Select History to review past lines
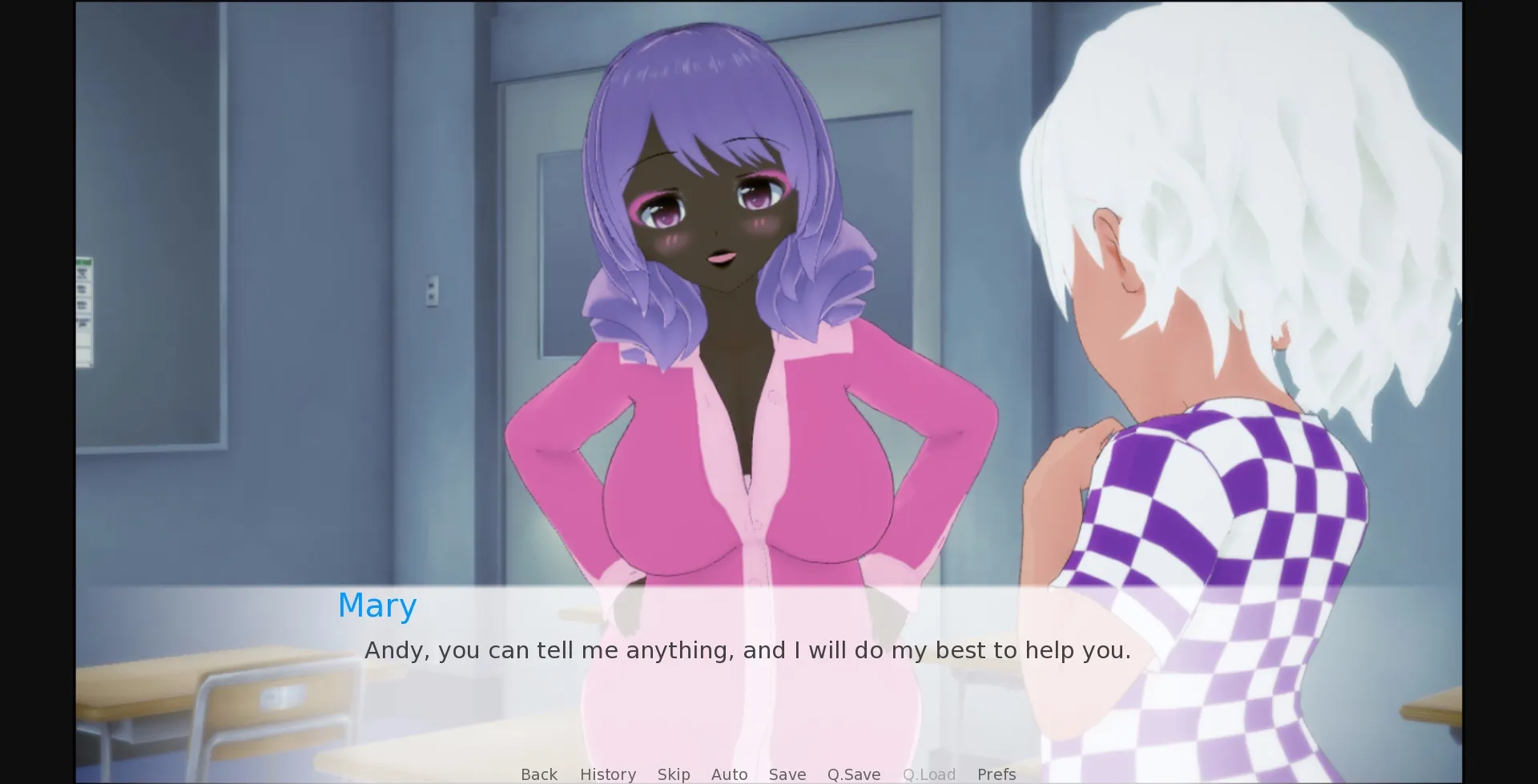 607,774
